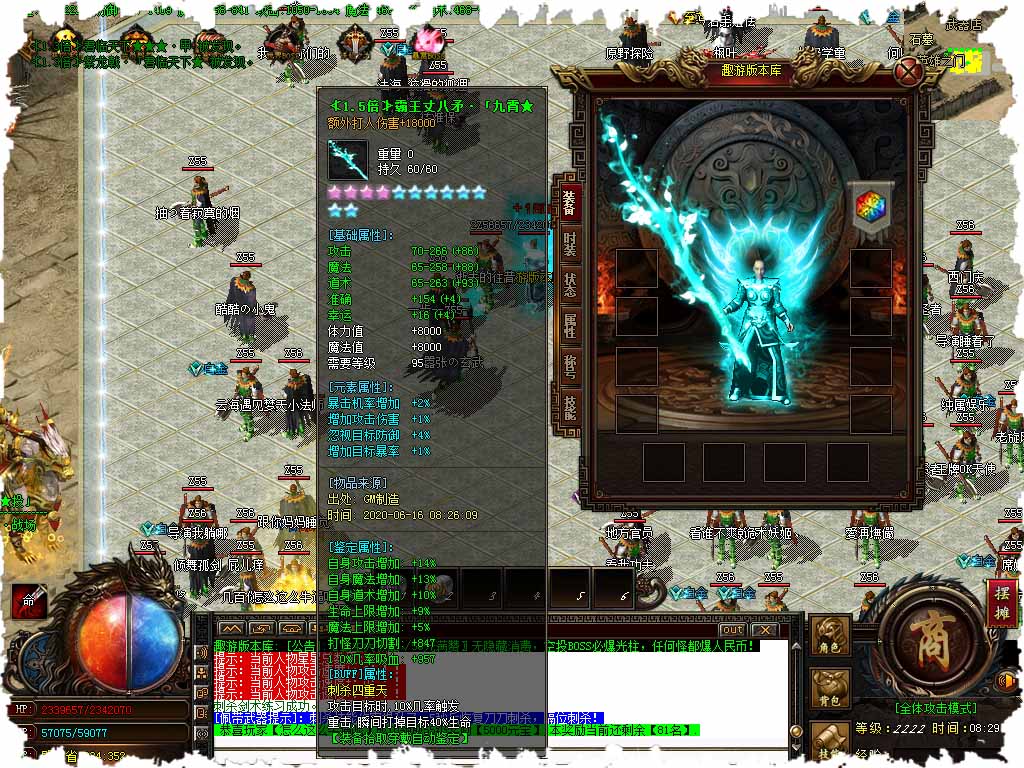
Task: Click the chat window 'out' button
Action: point(732,629)
